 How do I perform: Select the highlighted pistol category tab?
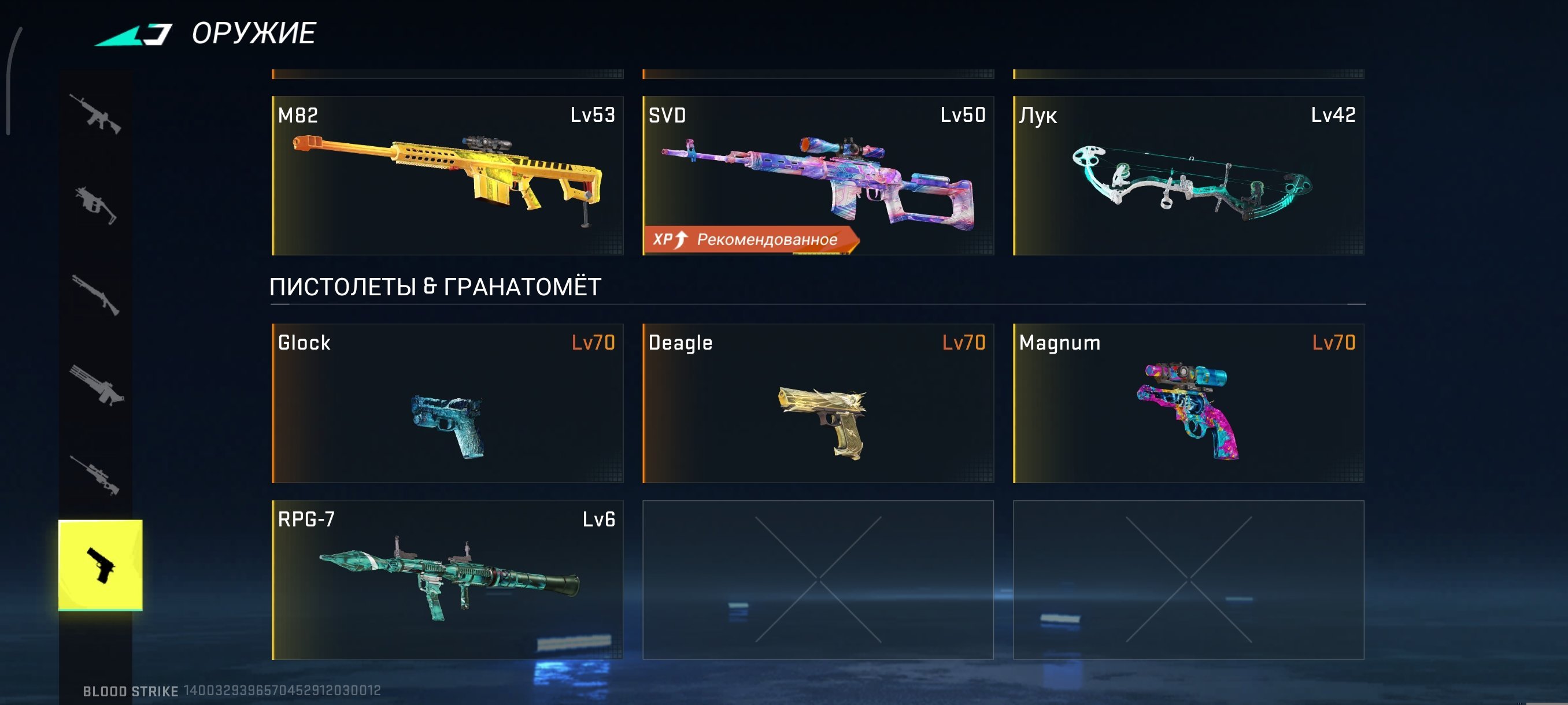(101, 565)
